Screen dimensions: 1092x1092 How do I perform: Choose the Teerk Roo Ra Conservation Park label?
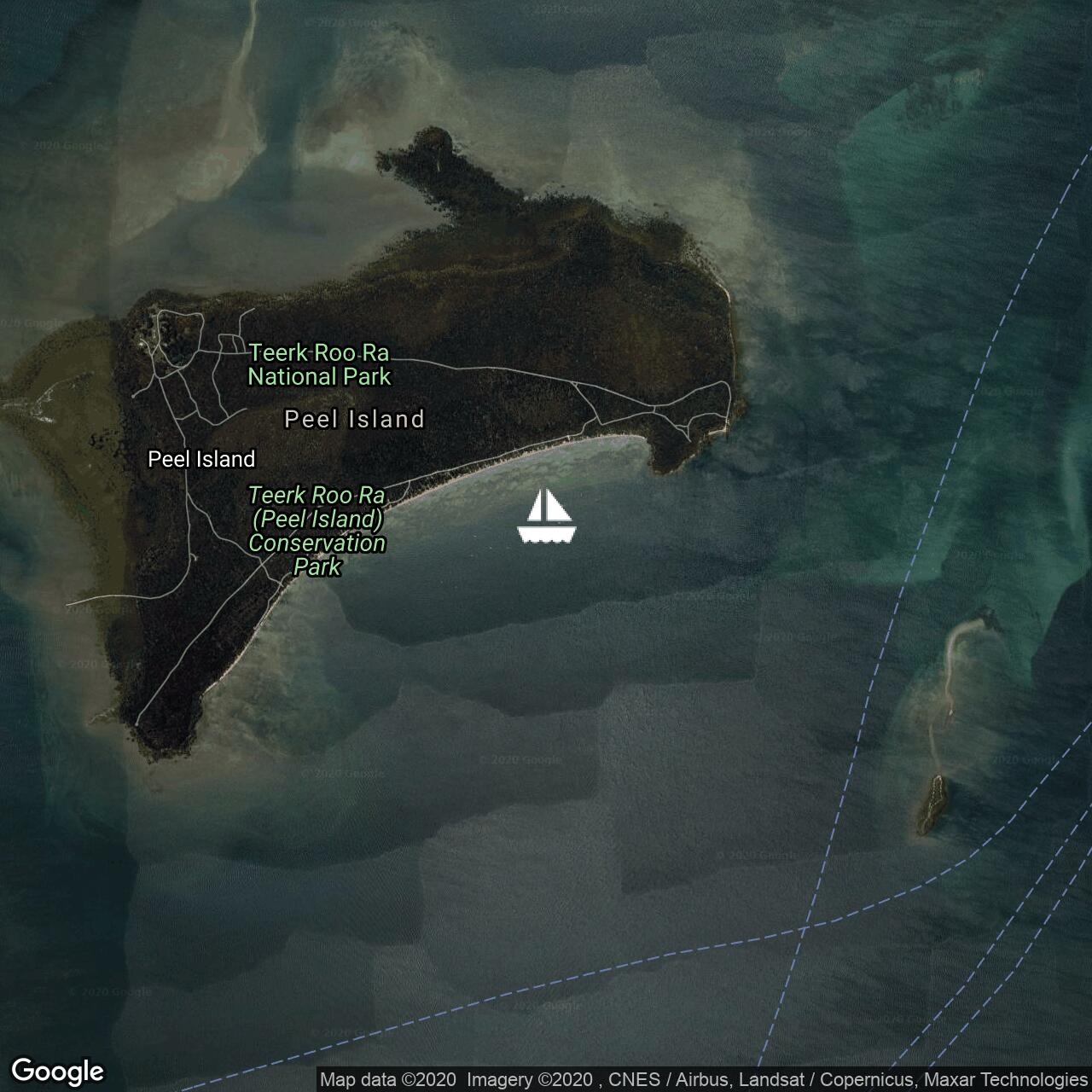[x=317, y=531]
